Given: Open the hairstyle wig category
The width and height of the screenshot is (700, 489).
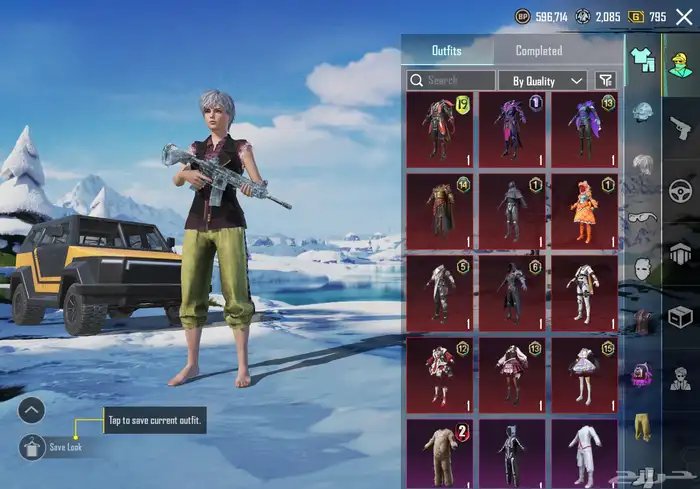Looking at the screenshot, I should (x=643, y=164).
